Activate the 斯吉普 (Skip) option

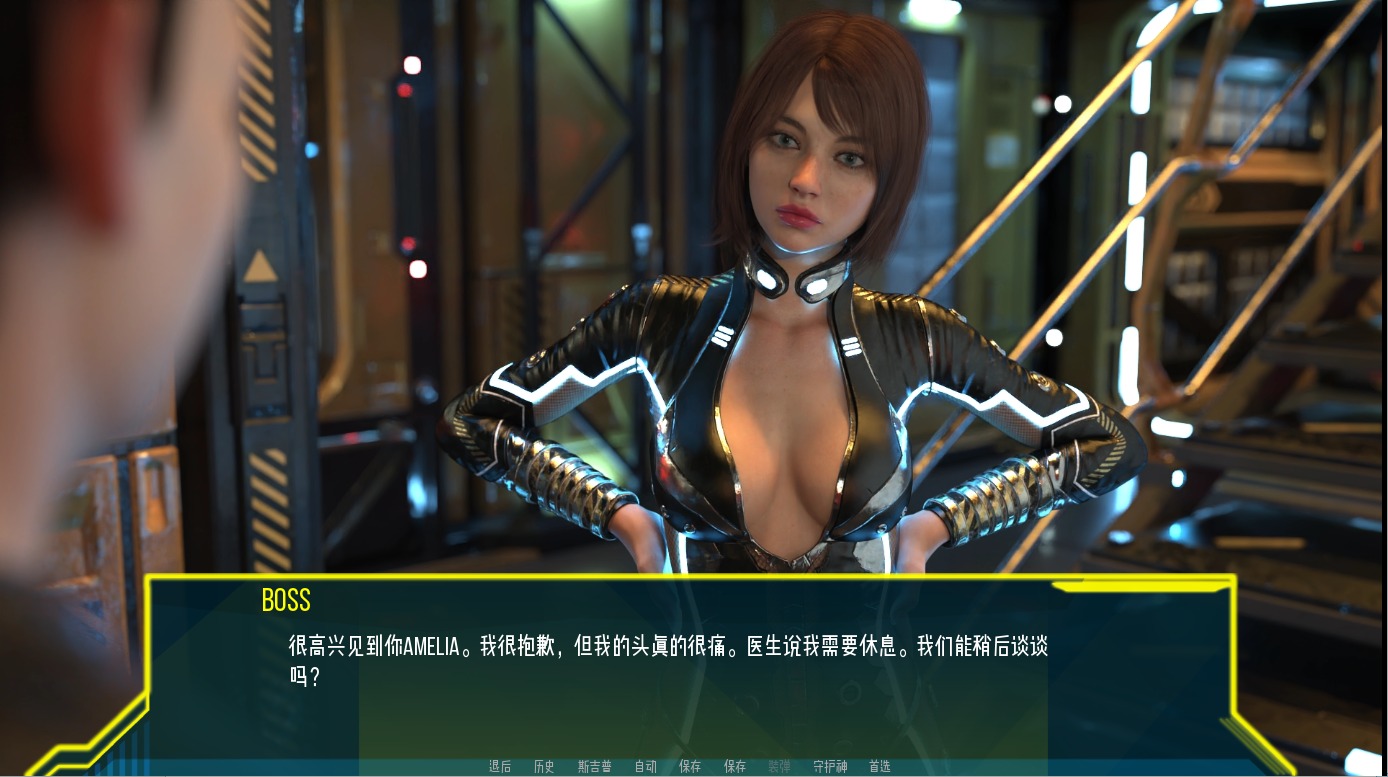point(595,767)
